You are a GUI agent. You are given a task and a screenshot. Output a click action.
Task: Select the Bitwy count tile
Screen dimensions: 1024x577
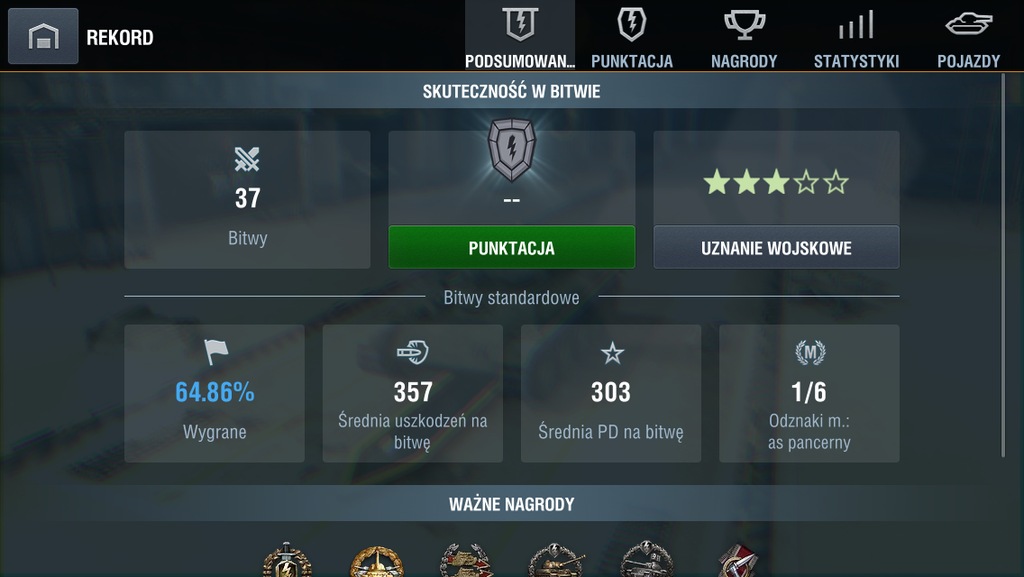[247, 199]
